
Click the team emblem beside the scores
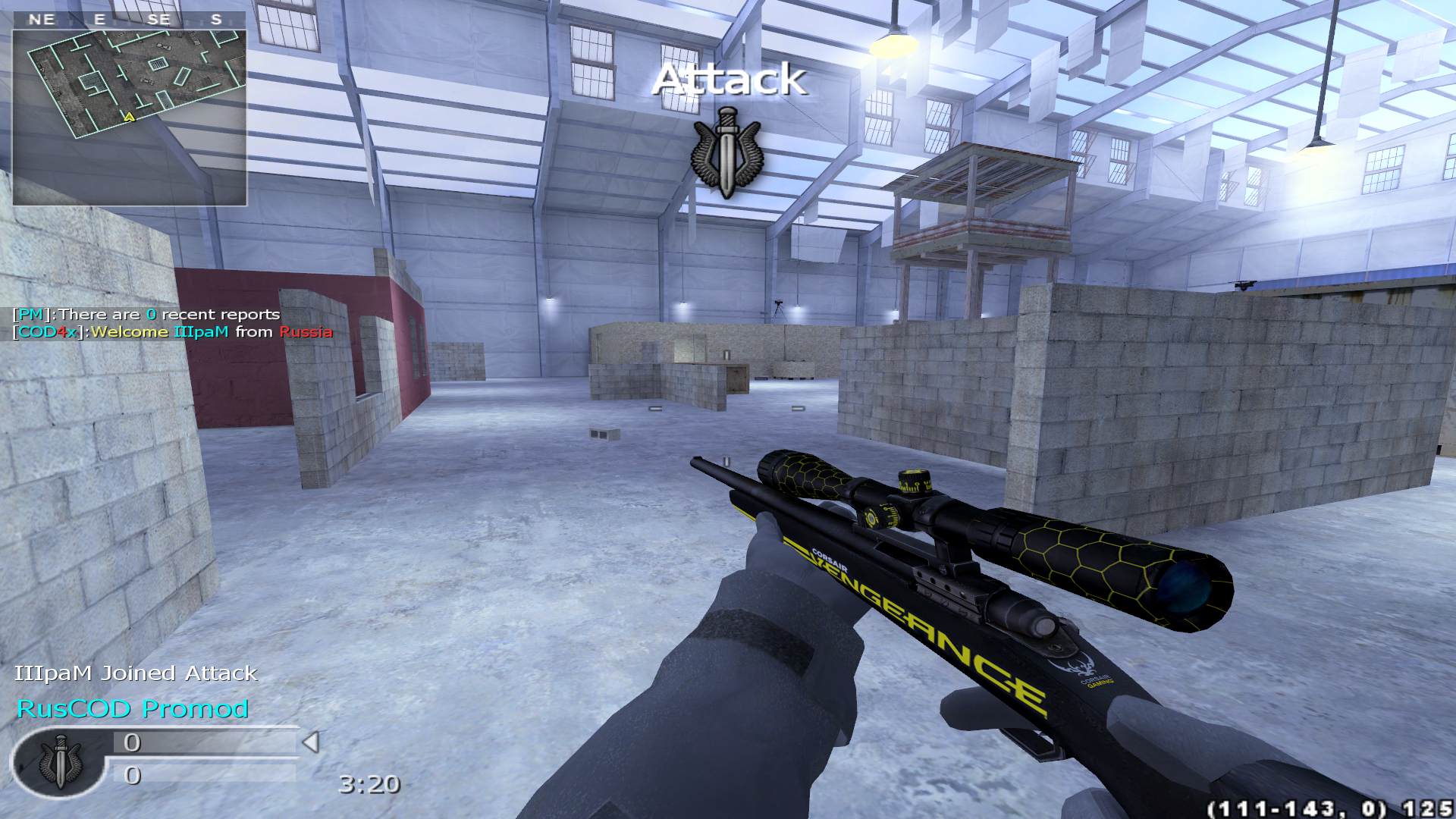tap(59, 762)
